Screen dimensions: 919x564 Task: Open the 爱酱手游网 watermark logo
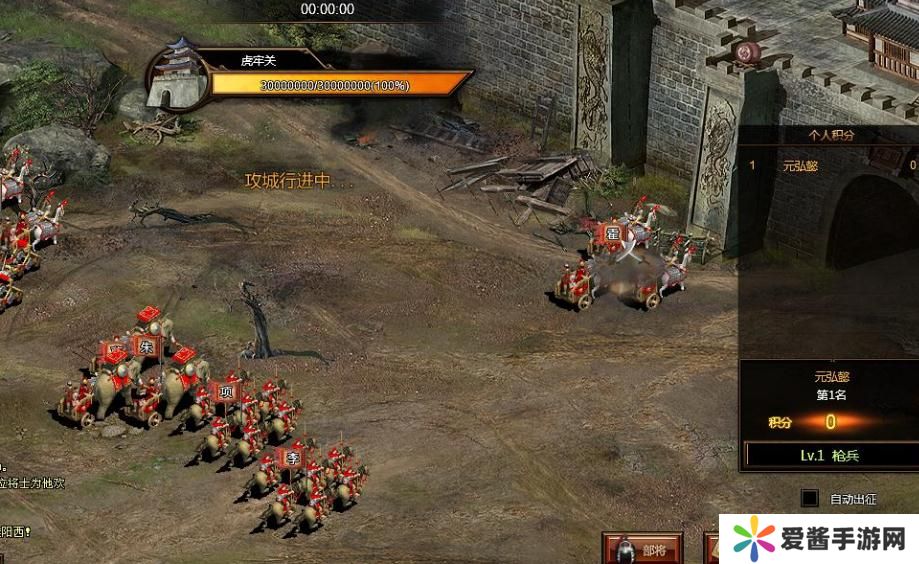click(818, 539)
